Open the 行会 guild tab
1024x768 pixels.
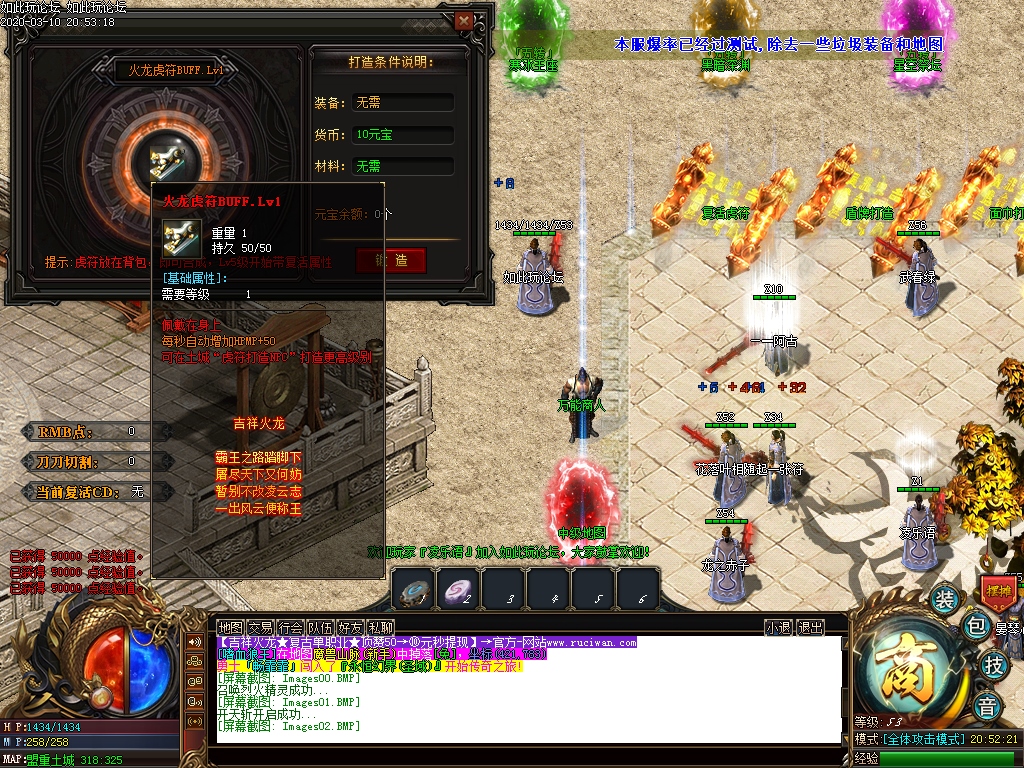(x=291, y=627)
